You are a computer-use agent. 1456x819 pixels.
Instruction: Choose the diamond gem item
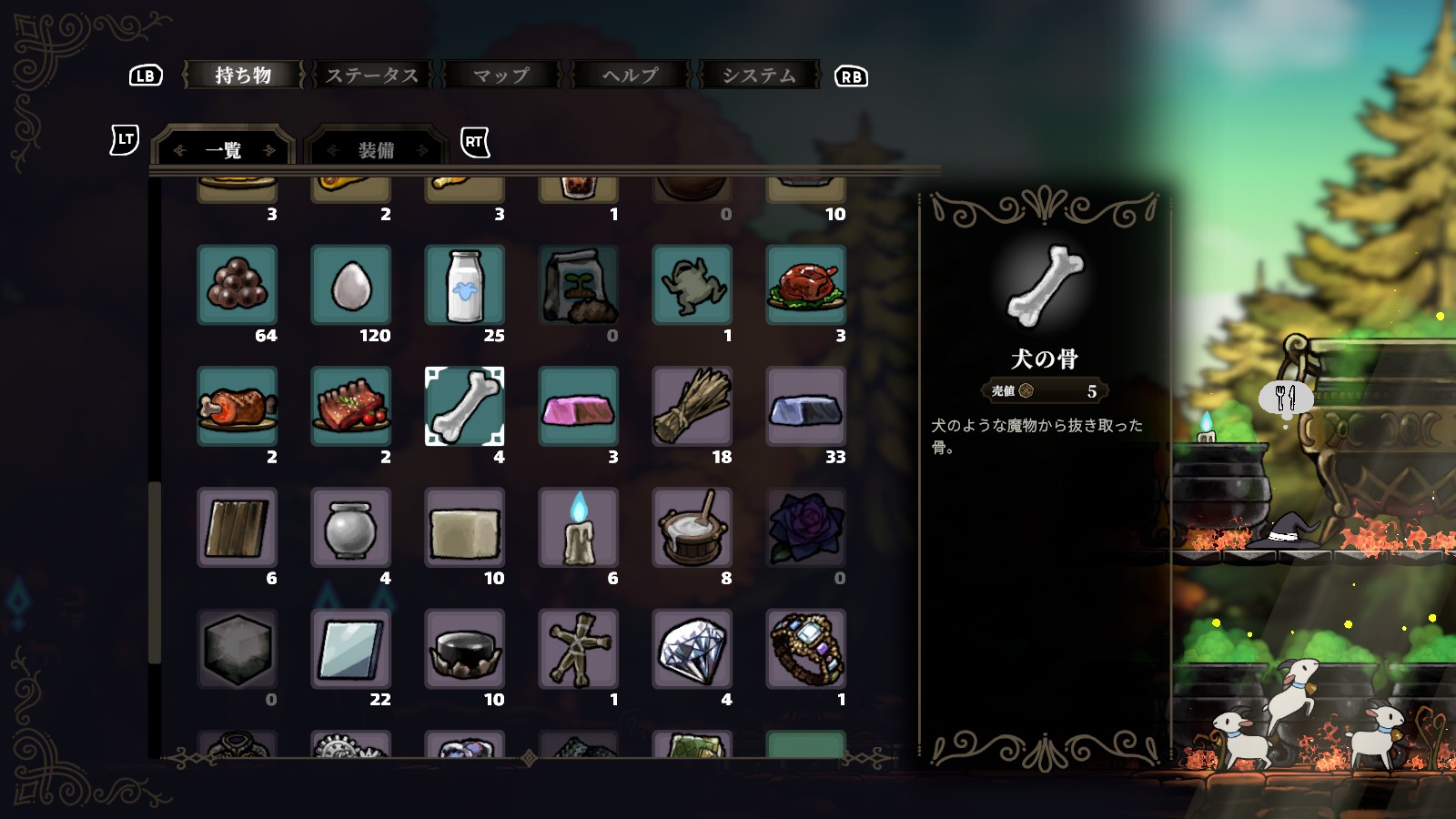[692, 648]
